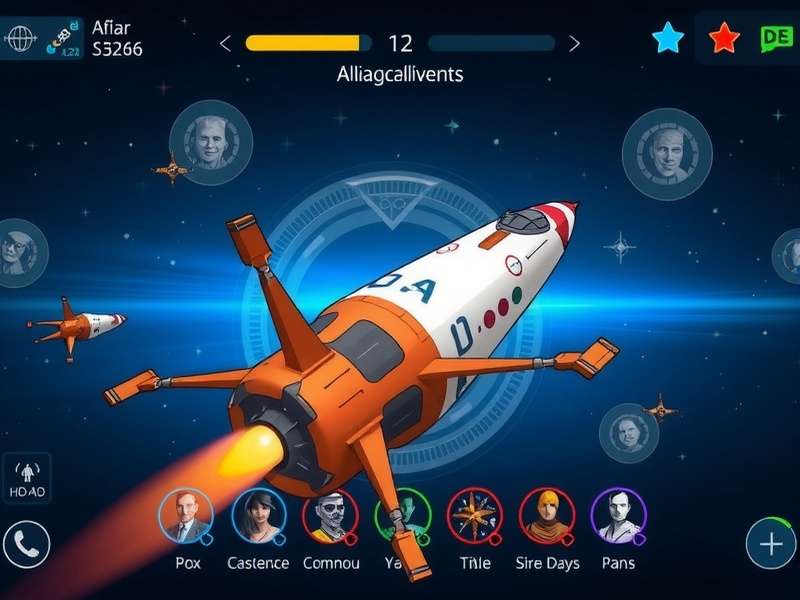Tap the HD AD icon button
Screen dimensions: 800x600
(x=28, y=479)
